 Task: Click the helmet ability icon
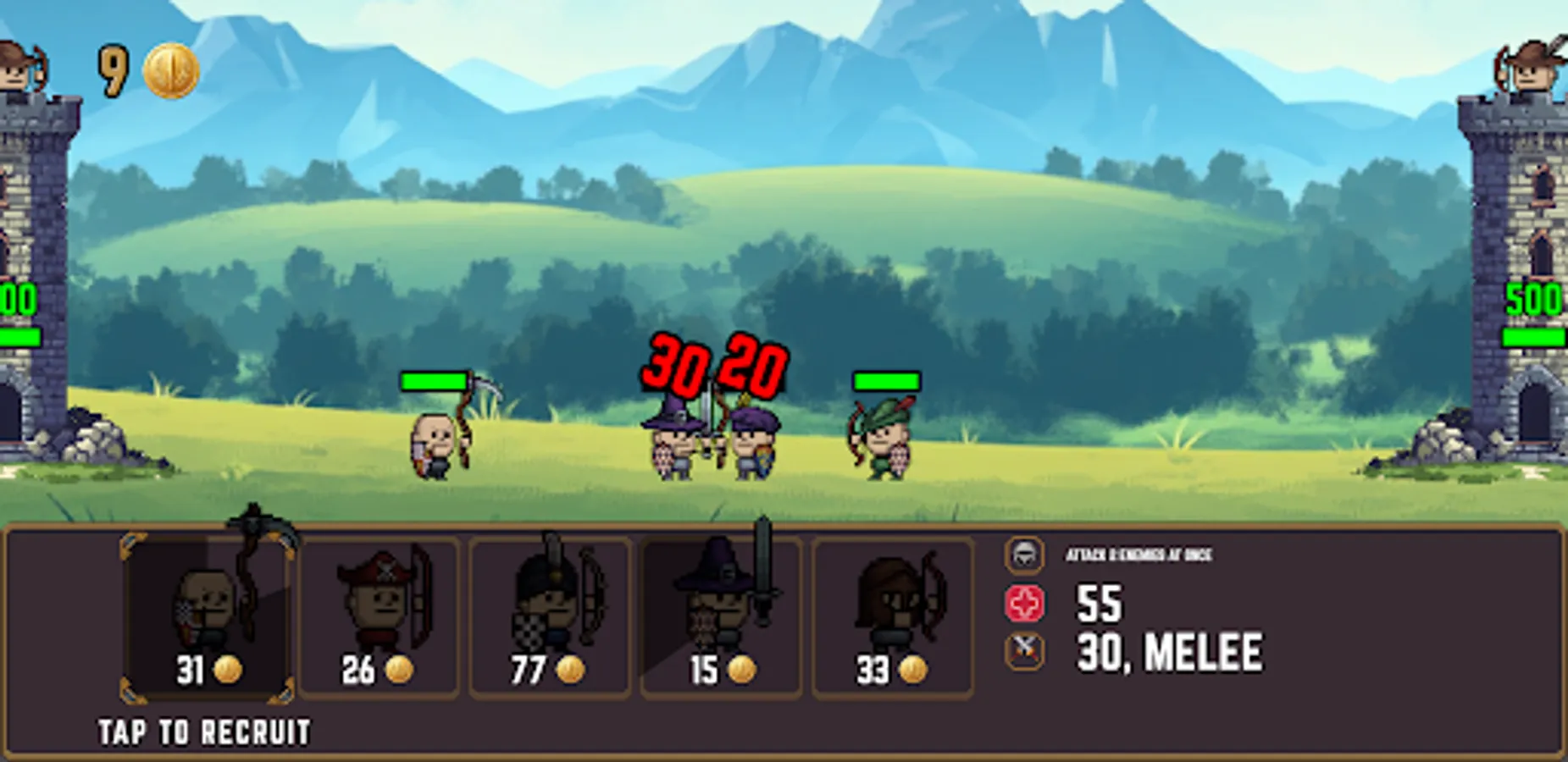[1026, 555]
